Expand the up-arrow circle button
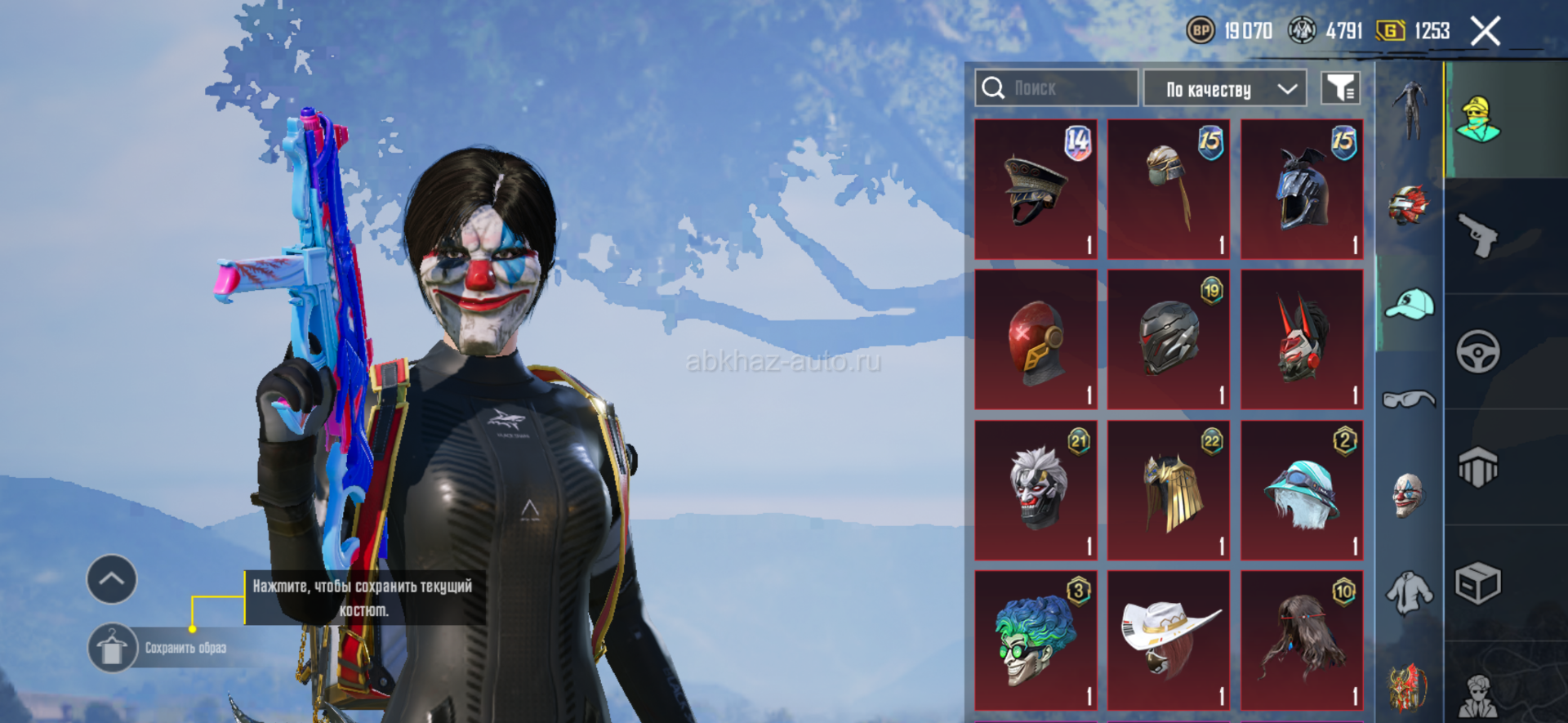The image size is (1568, 723). point(112,579)
